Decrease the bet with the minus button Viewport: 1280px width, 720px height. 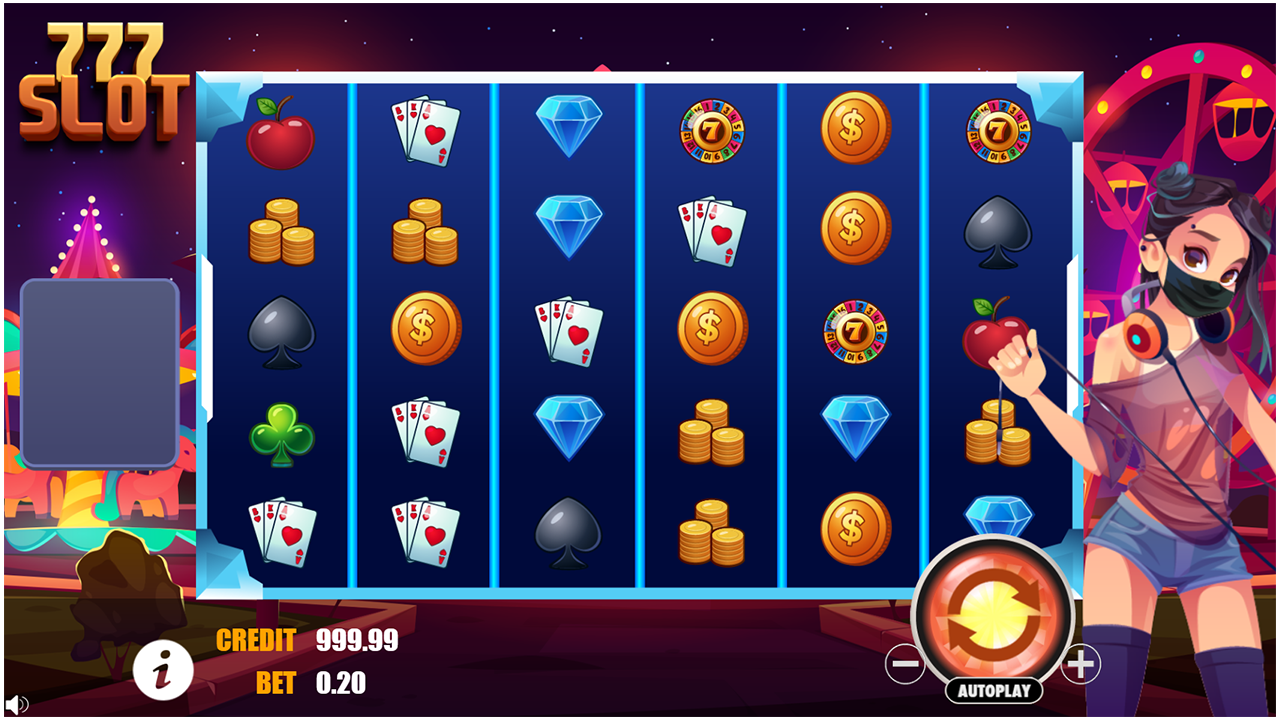[x=905, y=663]
